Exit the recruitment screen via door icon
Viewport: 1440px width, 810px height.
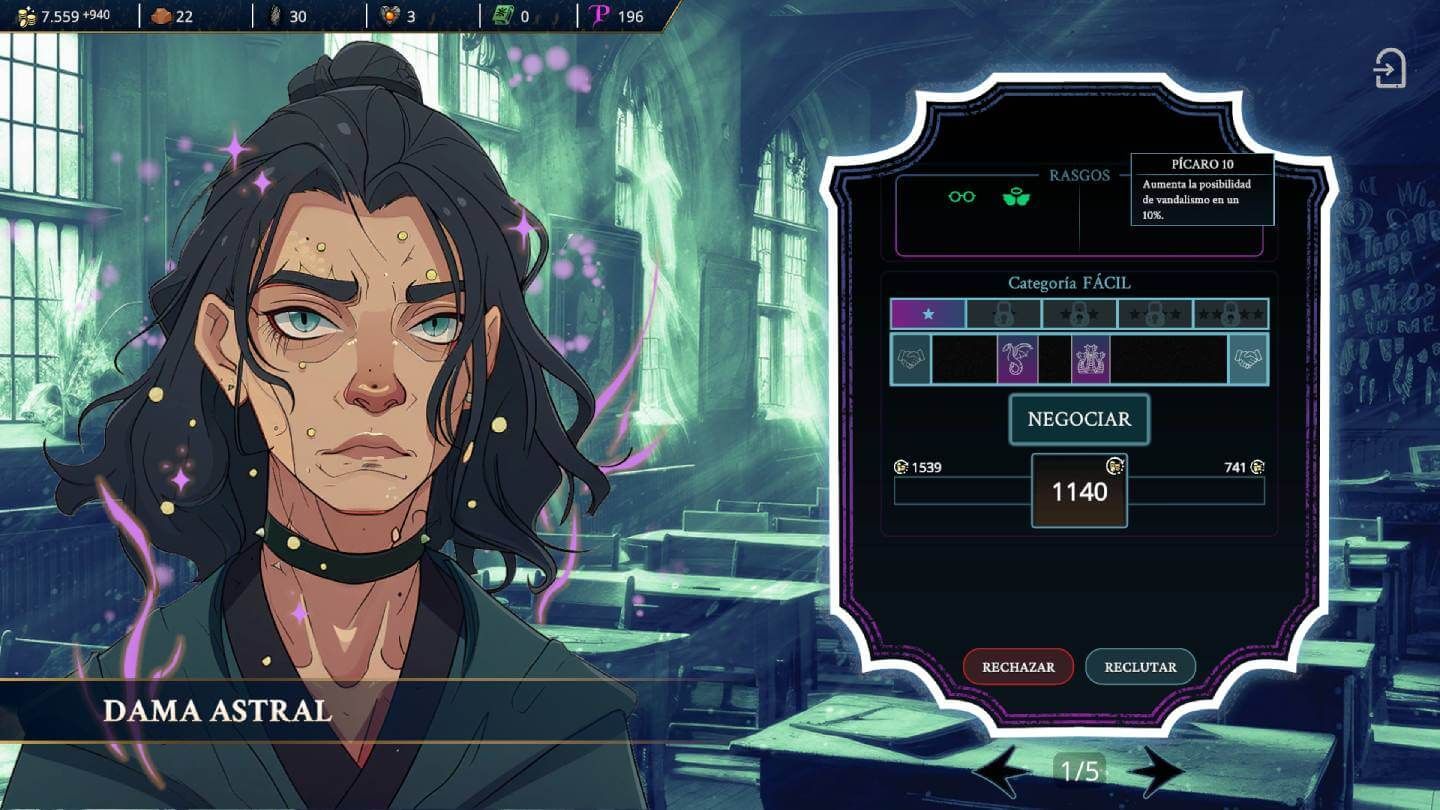coord(1390,69)
